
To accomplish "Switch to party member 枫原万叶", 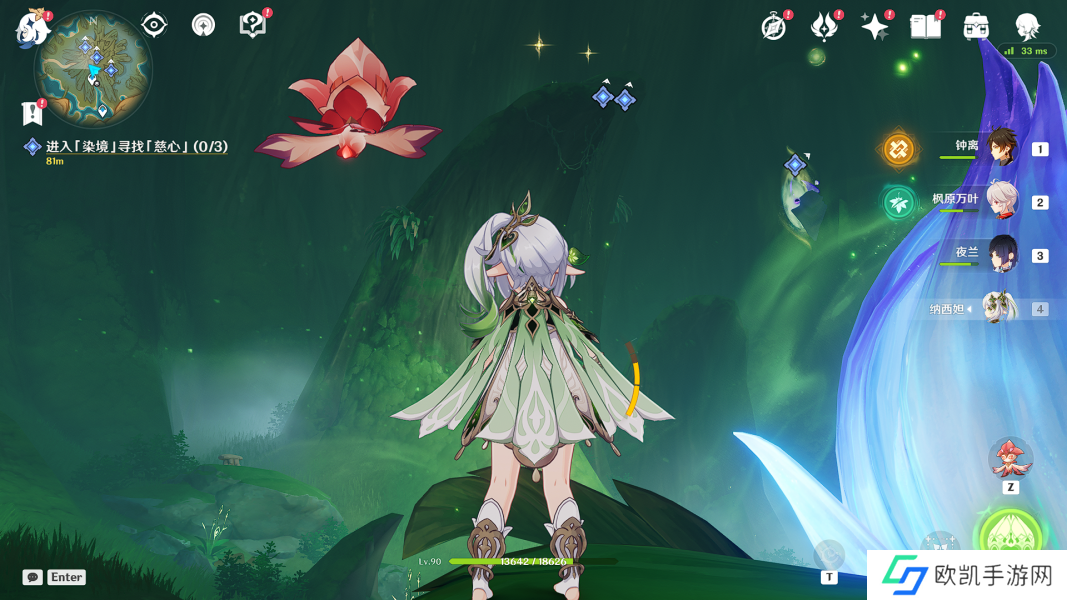I will click(x=1001, y=200).
